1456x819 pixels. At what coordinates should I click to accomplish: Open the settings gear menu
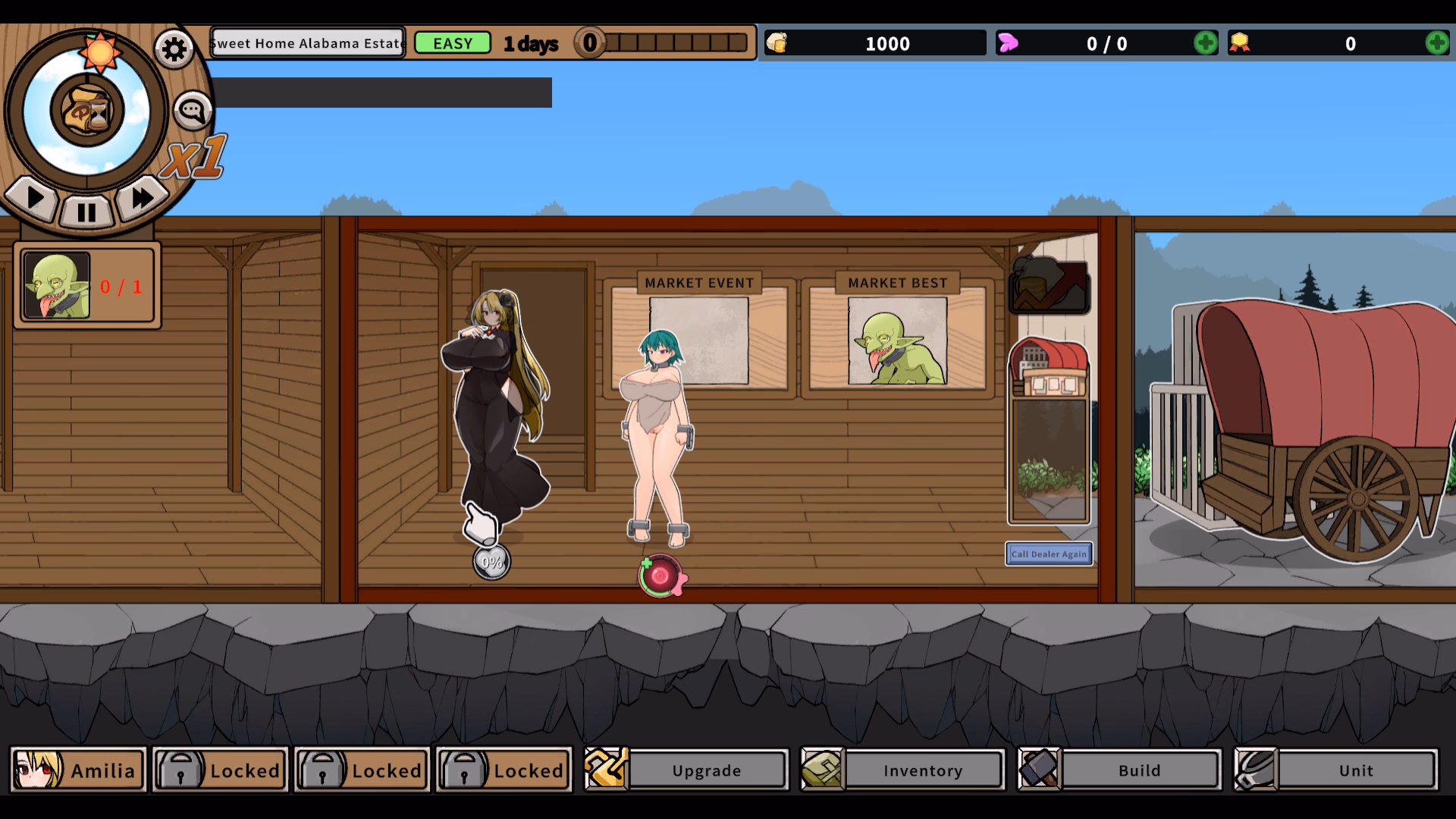pos(174,48)
